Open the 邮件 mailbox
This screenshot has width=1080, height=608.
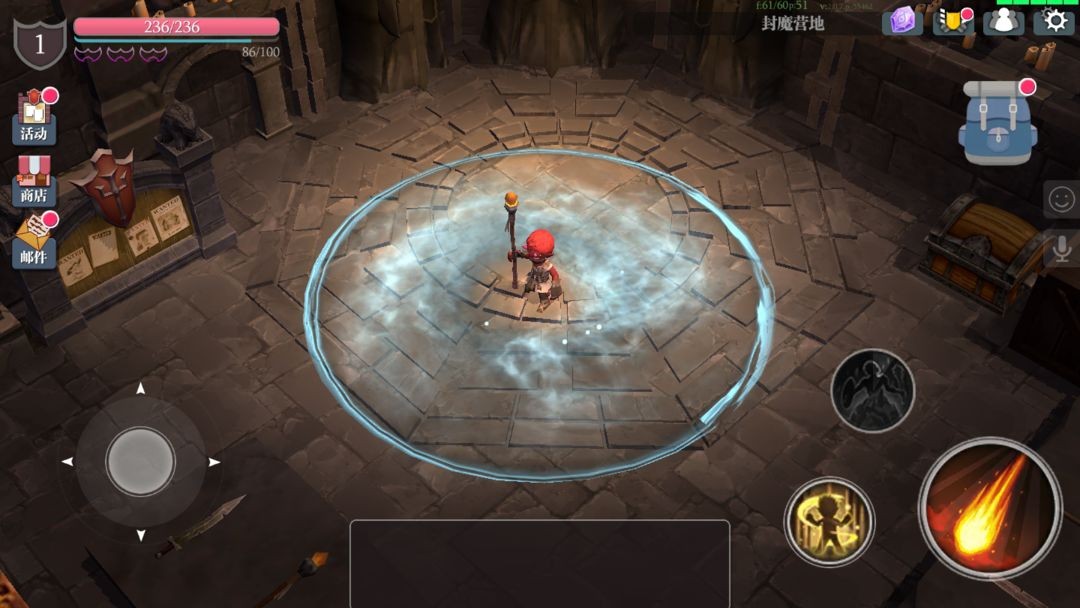(35, 244)
